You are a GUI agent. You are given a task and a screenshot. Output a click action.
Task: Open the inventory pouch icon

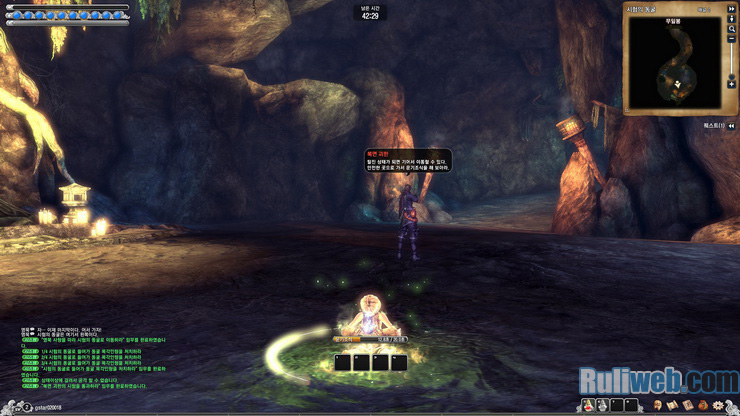(703, 405)
